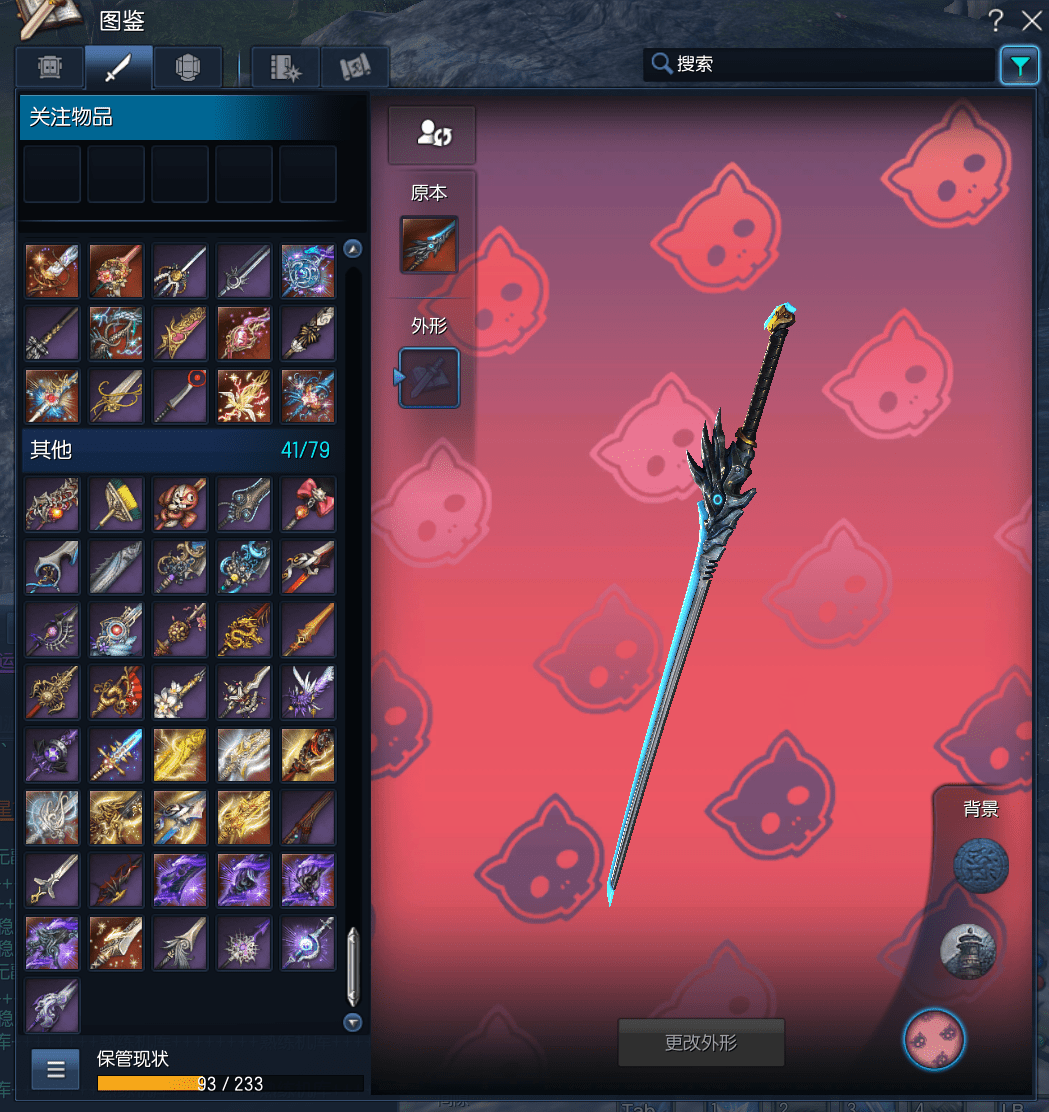Select the 外形 appearance slot
The height and width of the screenshot is (1112, 1049).
click(430, 377)
